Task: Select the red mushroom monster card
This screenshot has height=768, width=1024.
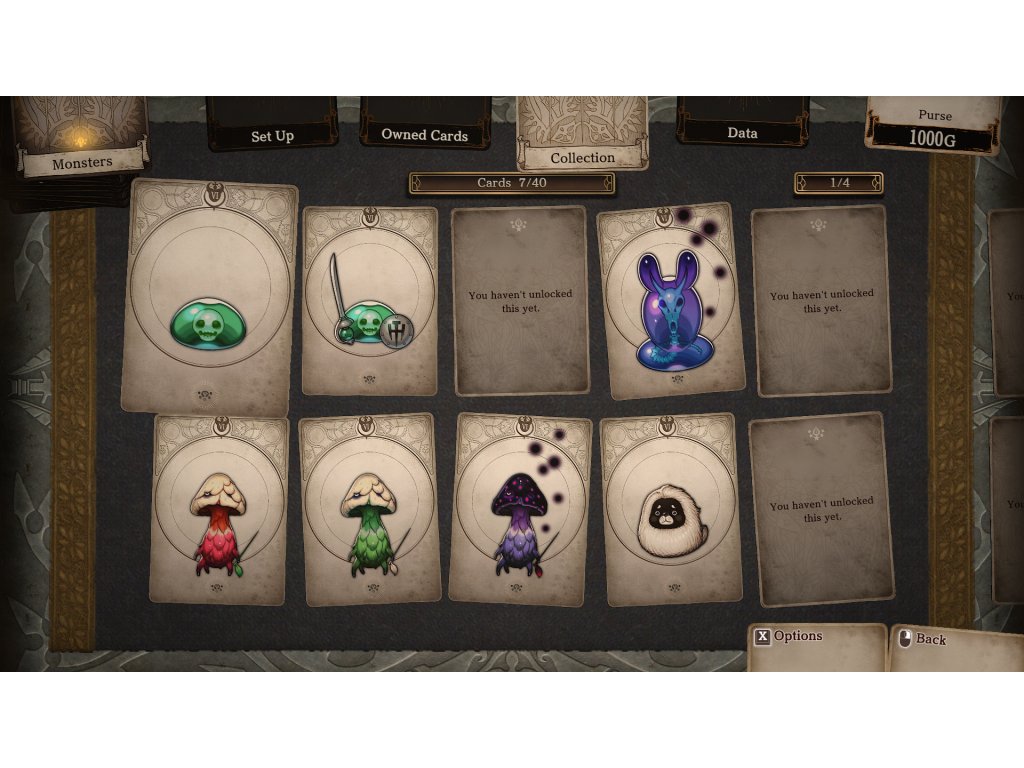Action: pyautogui.click(x=220, y=510)
